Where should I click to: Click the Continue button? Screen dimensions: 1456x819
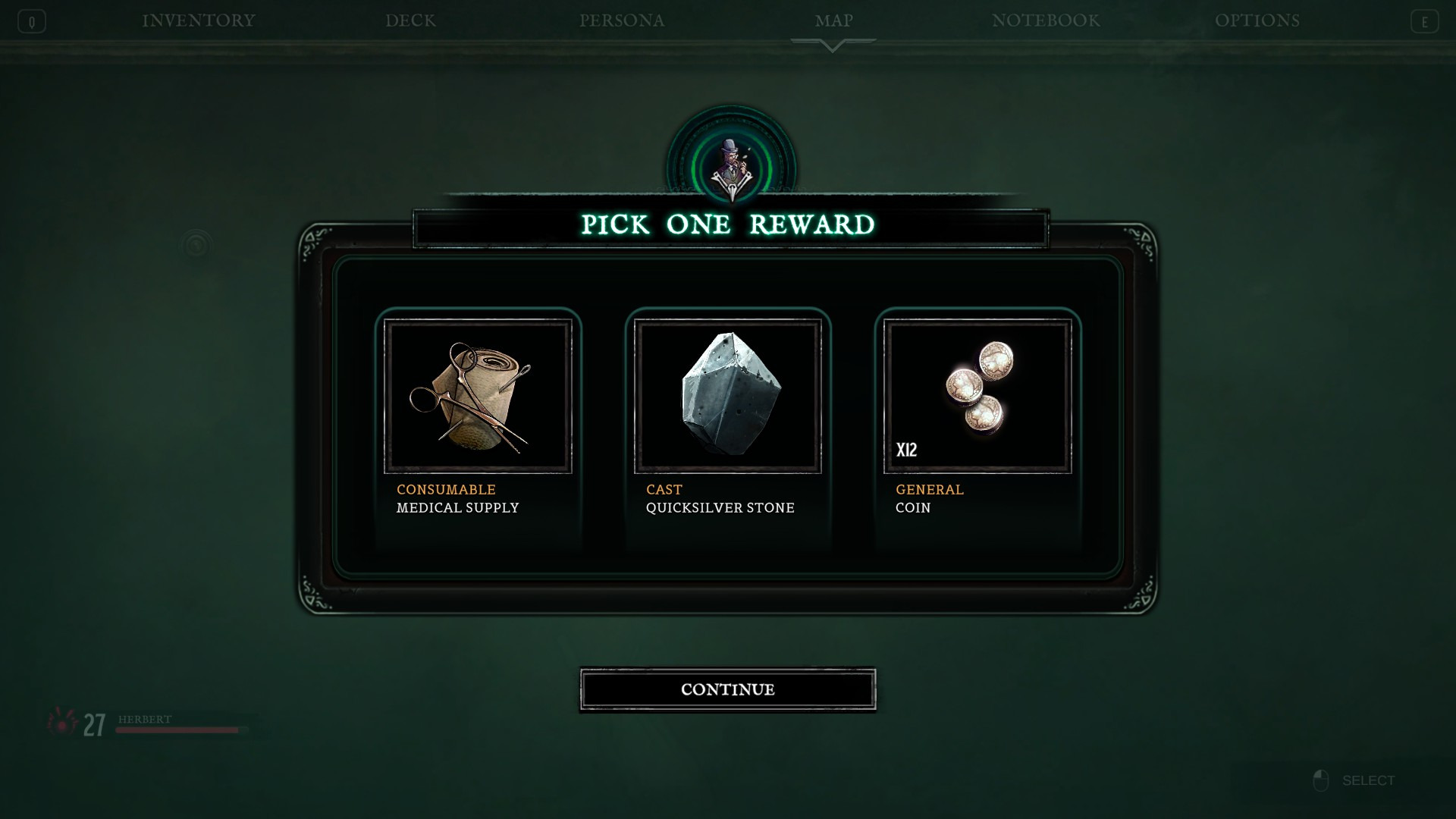click(727, 689)
